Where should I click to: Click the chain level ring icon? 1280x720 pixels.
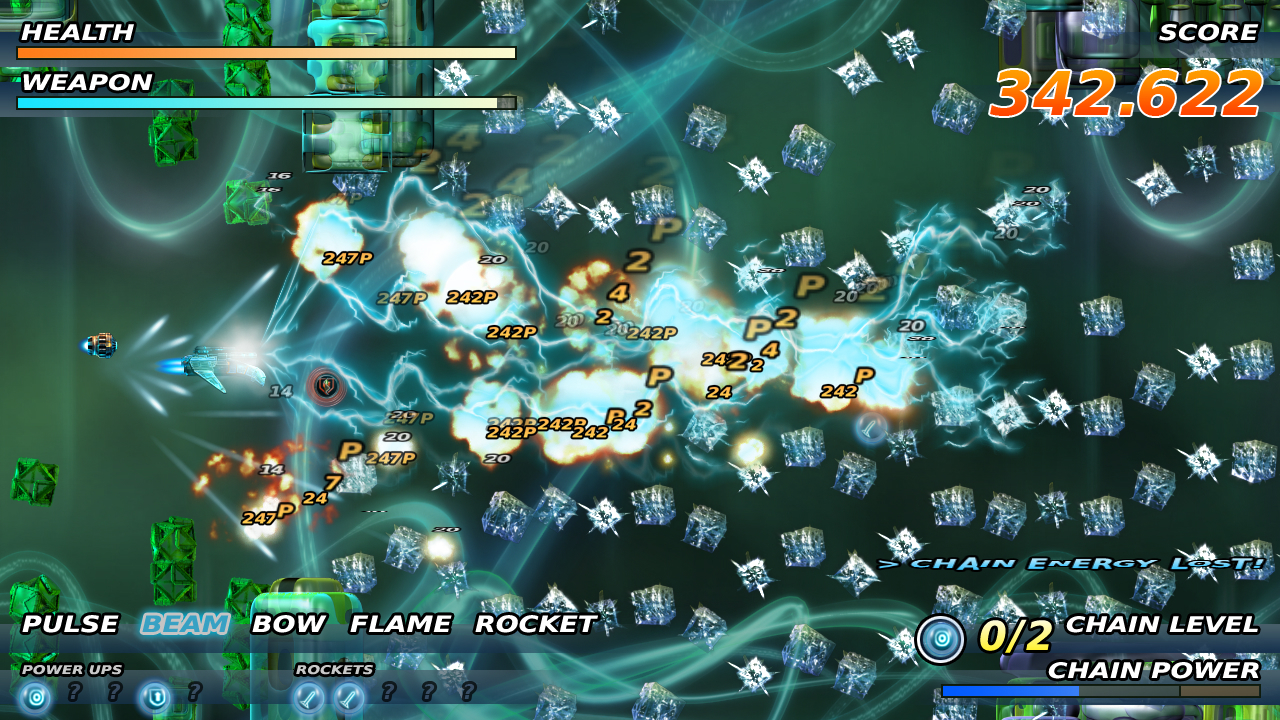tap(940, 639)
